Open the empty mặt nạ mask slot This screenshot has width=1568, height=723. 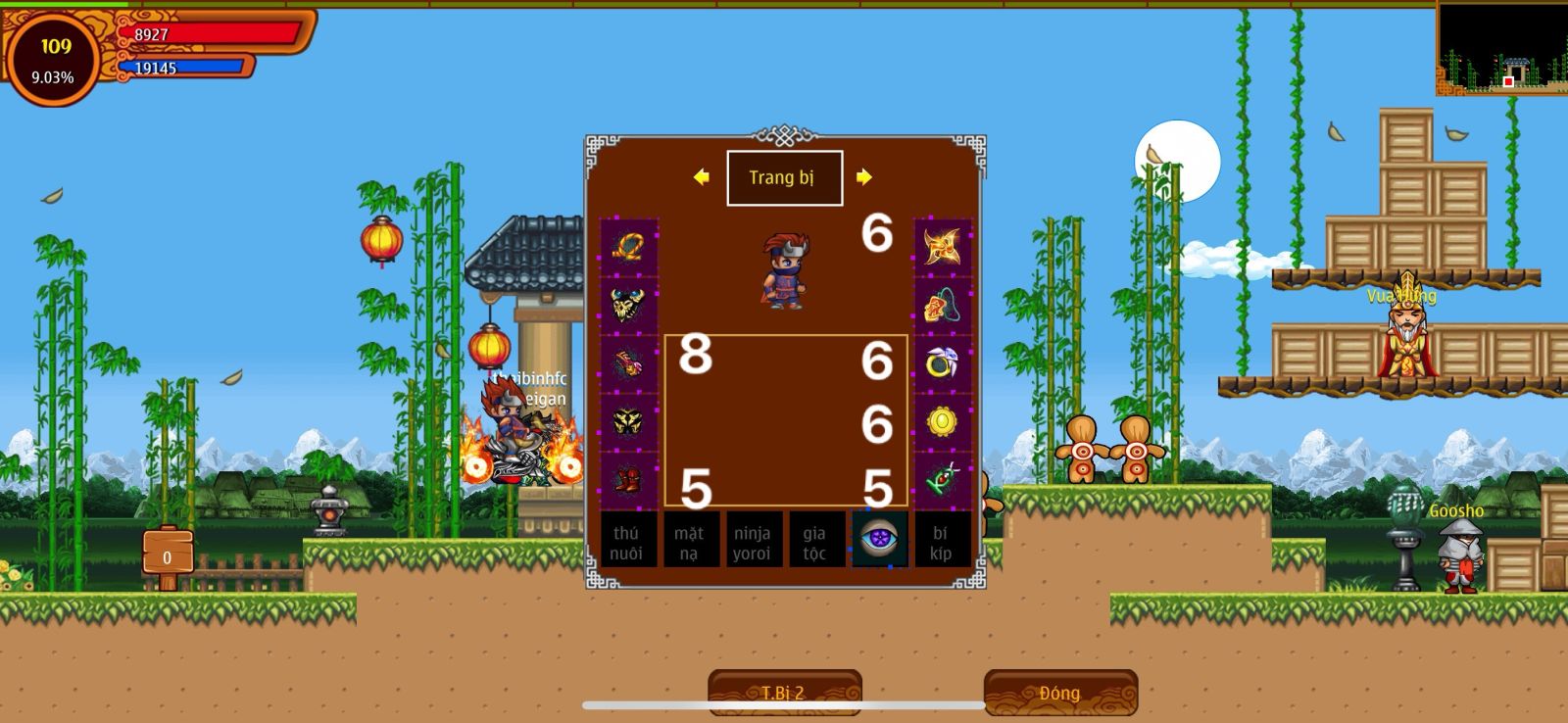(690, 542)
